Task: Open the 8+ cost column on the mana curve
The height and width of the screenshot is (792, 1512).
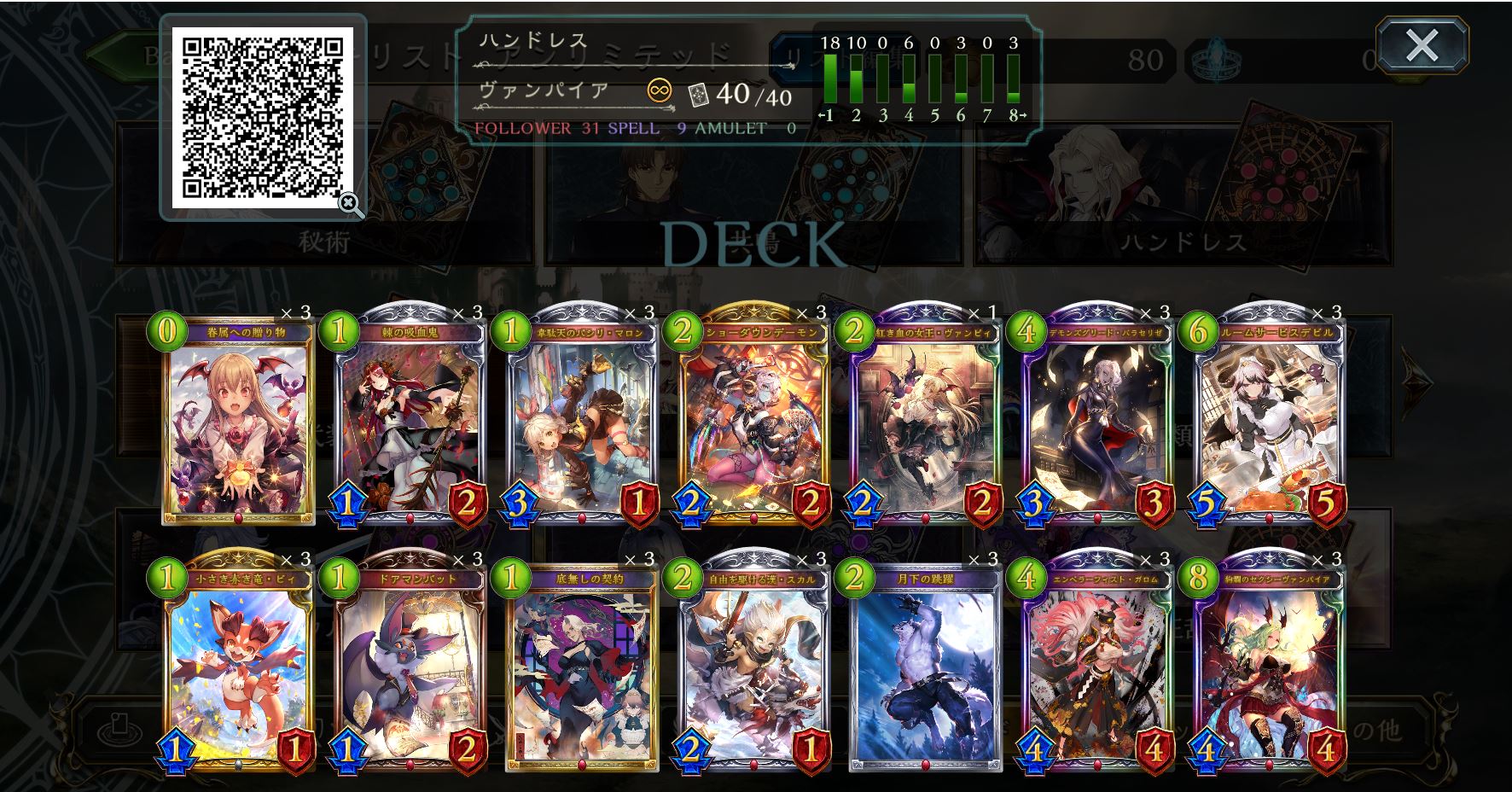Action: click(x=1013, y=81)
